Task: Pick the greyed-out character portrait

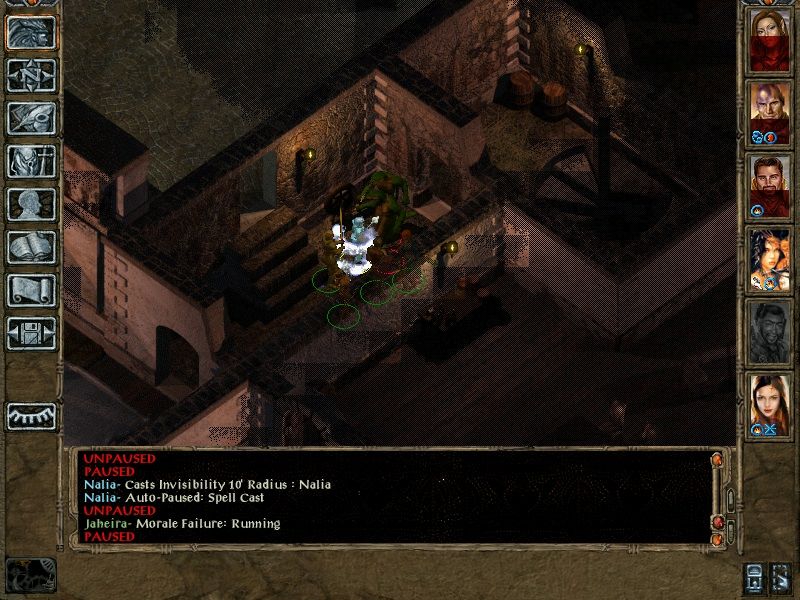Action: 769,331
